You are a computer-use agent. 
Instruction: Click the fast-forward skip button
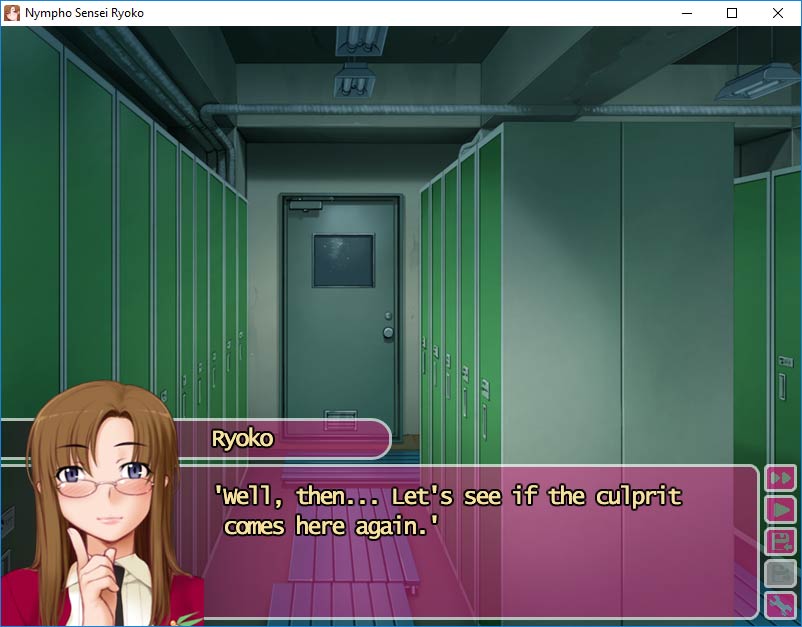[x=779, y=478]
